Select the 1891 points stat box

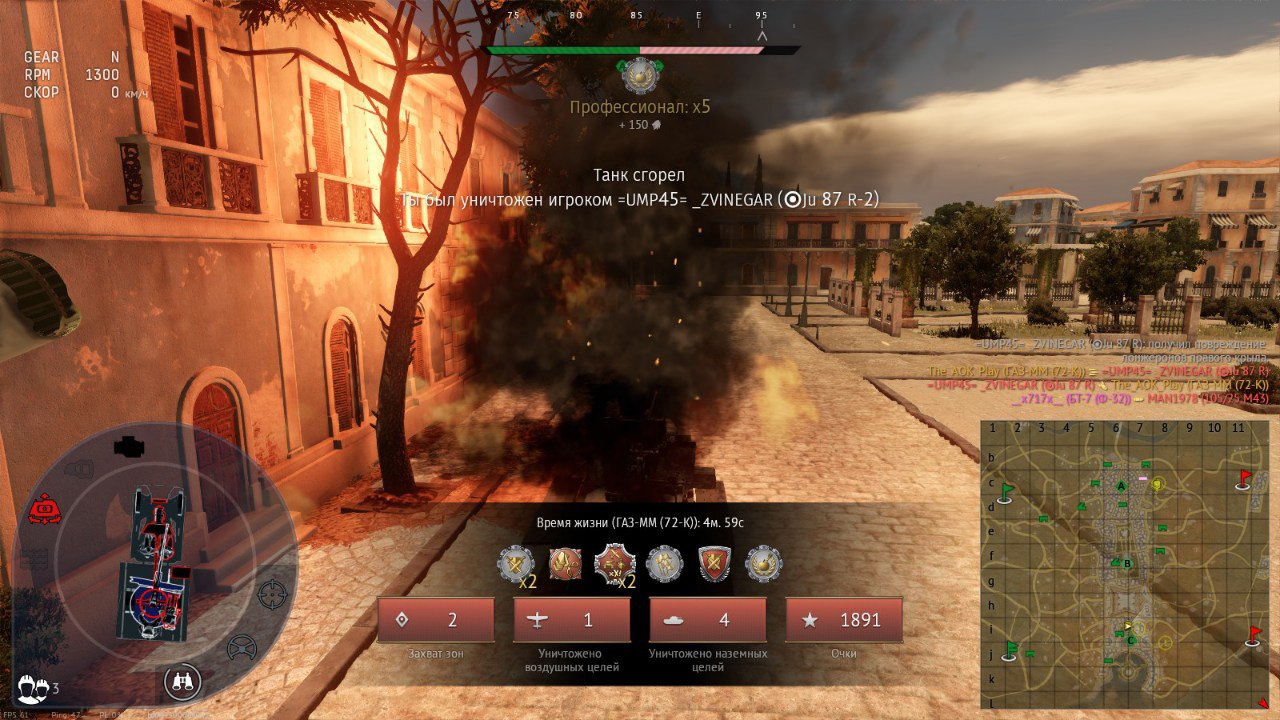coord(844,620)
